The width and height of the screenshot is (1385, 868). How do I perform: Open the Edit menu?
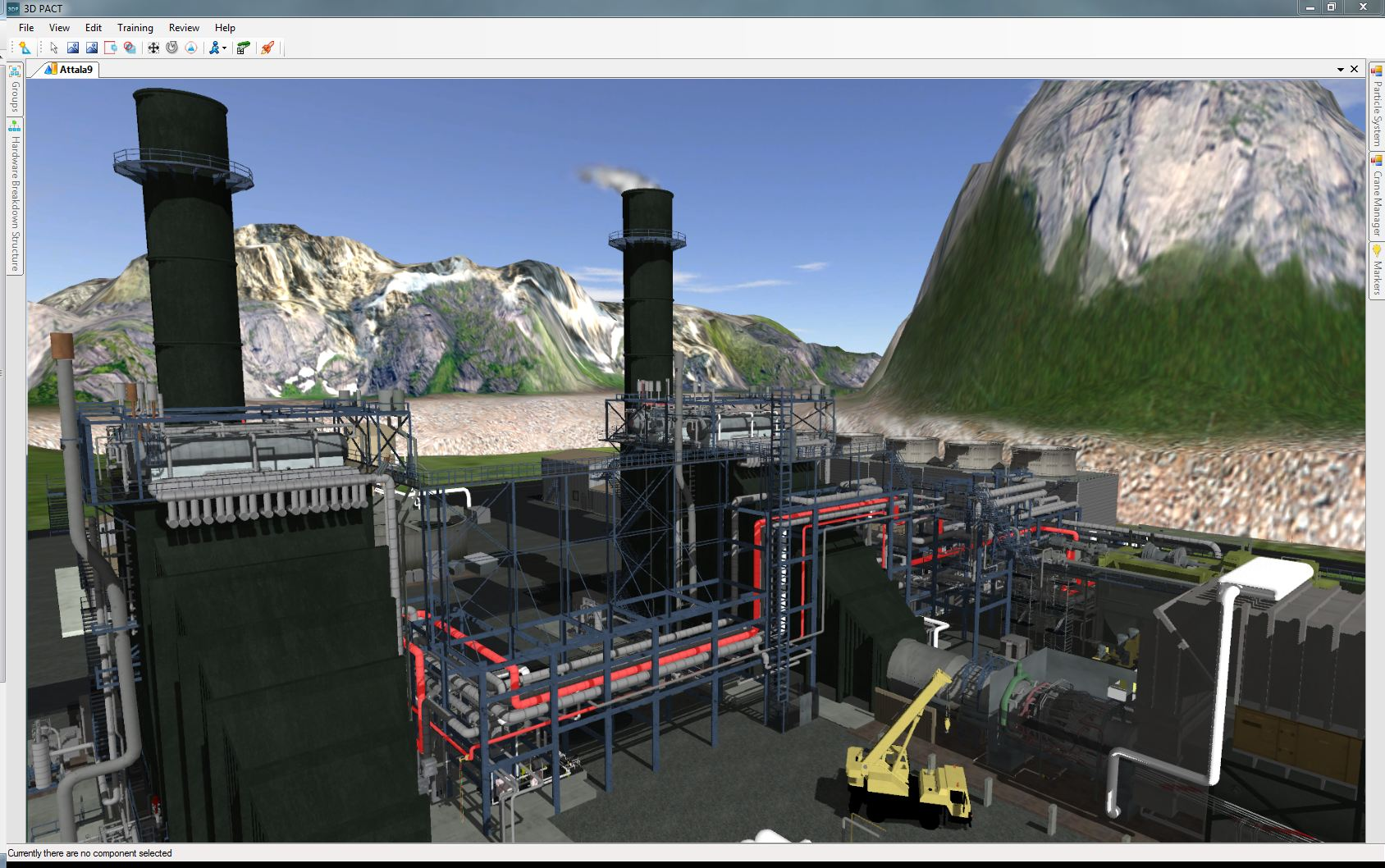coord(94,27)
